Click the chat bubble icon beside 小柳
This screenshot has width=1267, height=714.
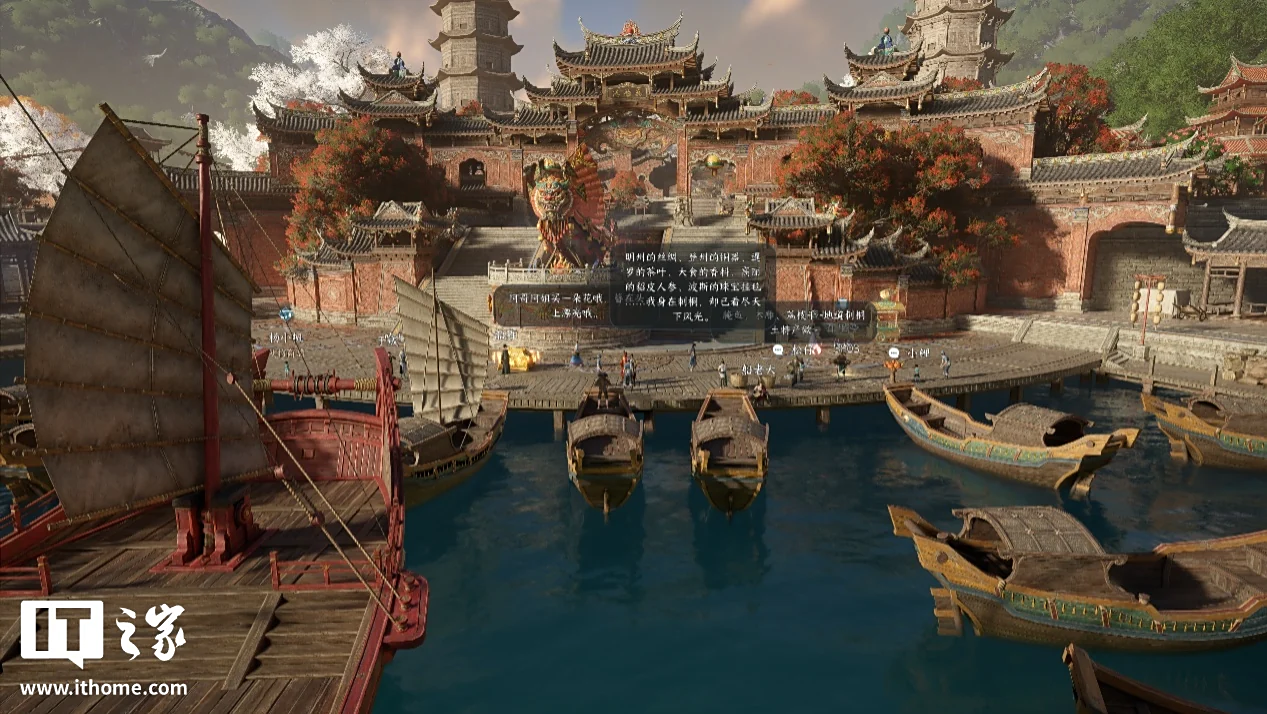point(894,352)
